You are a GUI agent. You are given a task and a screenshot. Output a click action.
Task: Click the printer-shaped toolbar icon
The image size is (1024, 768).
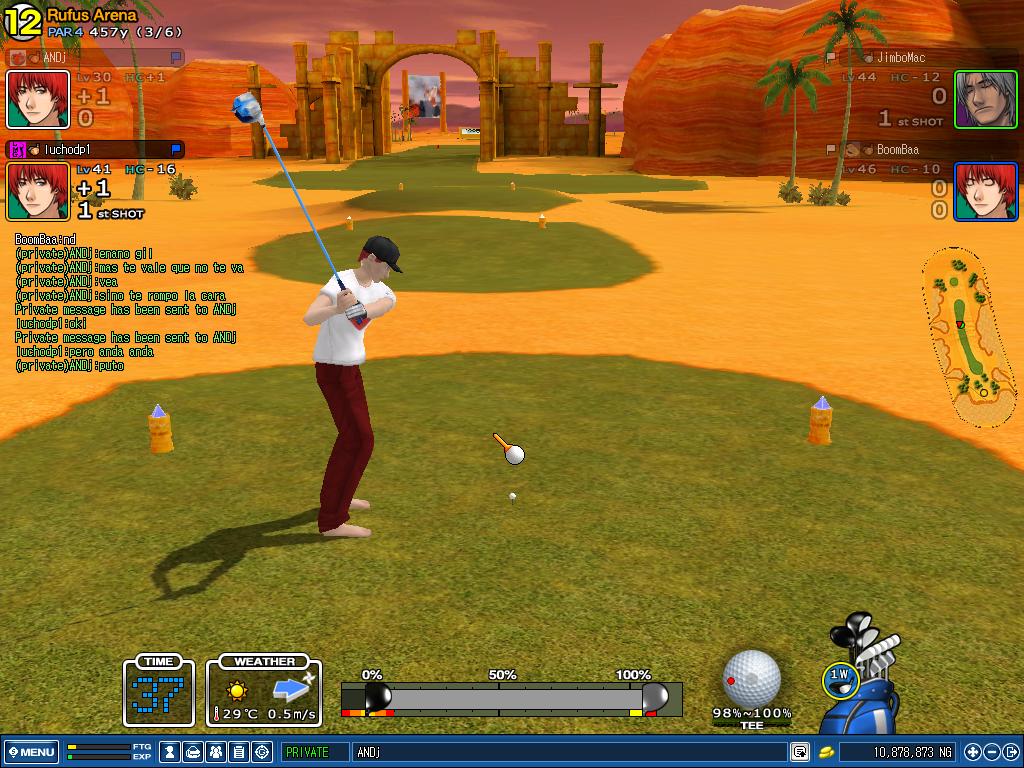(194, 752)
